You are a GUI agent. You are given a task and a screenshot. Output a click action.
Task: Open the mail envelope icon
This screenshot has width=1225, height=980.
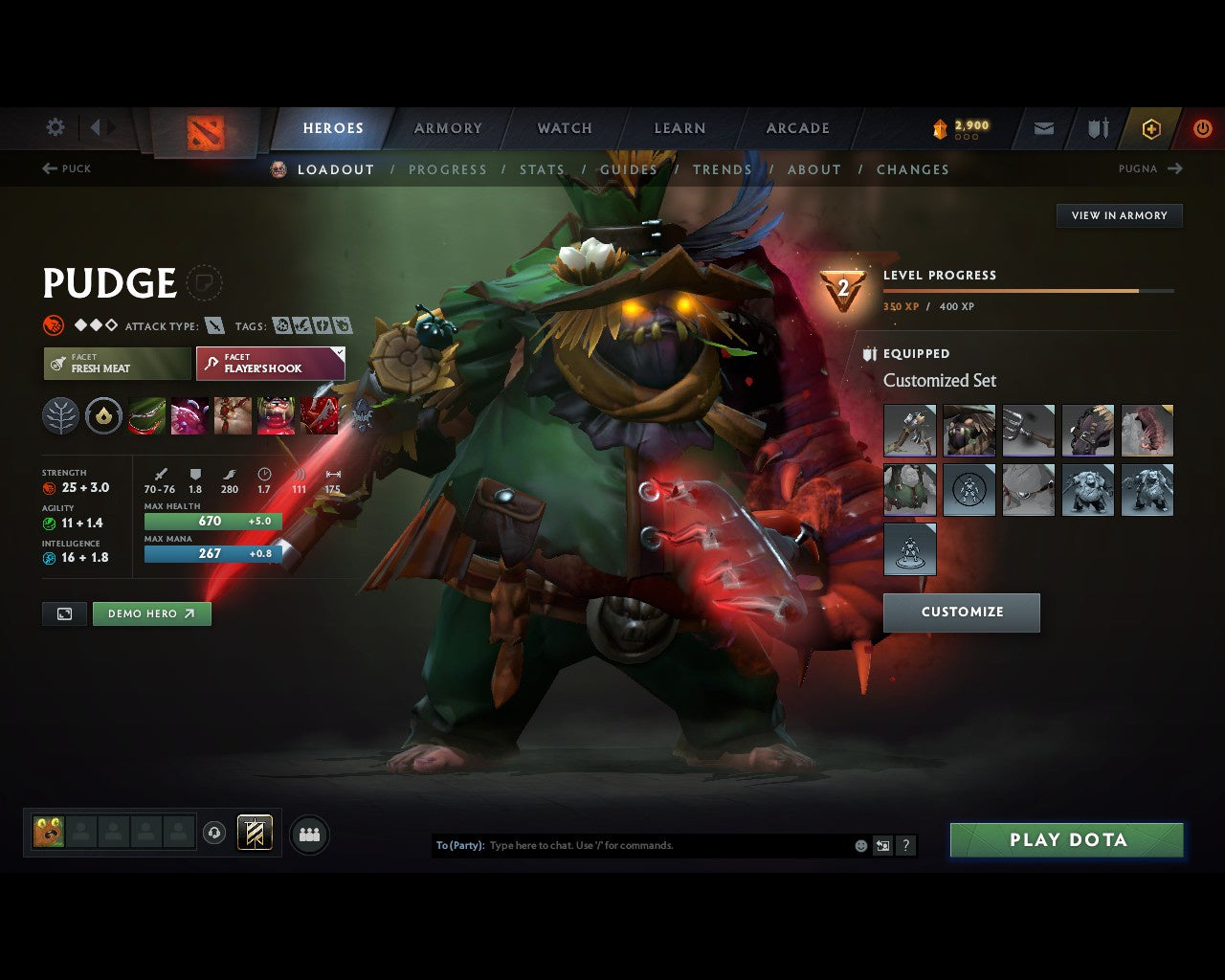click(1044, 128)
